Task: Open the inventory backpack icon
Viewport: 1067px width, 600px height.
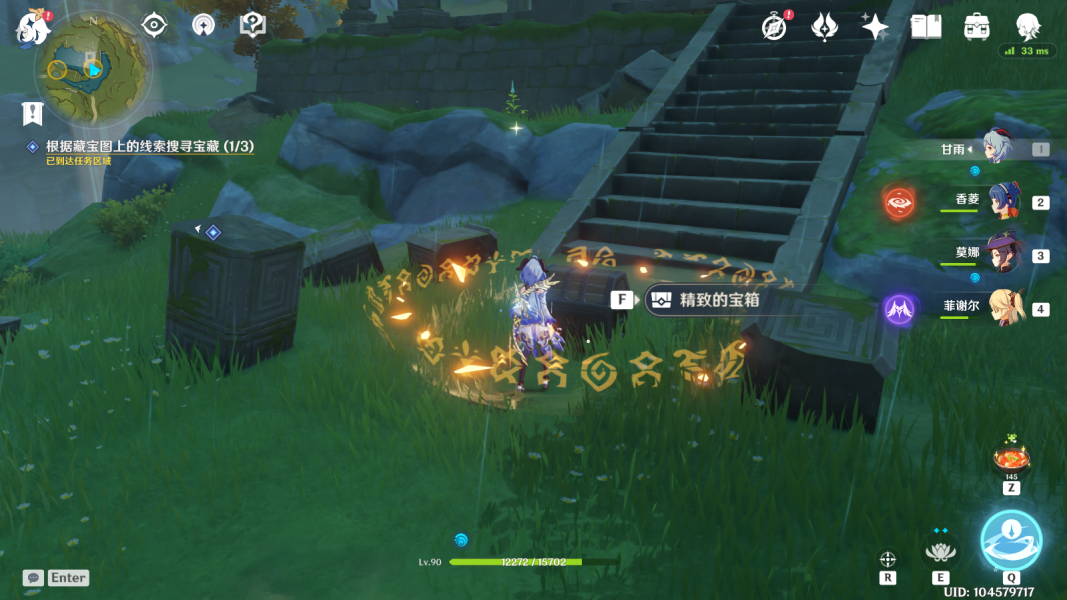Action: 977,27
